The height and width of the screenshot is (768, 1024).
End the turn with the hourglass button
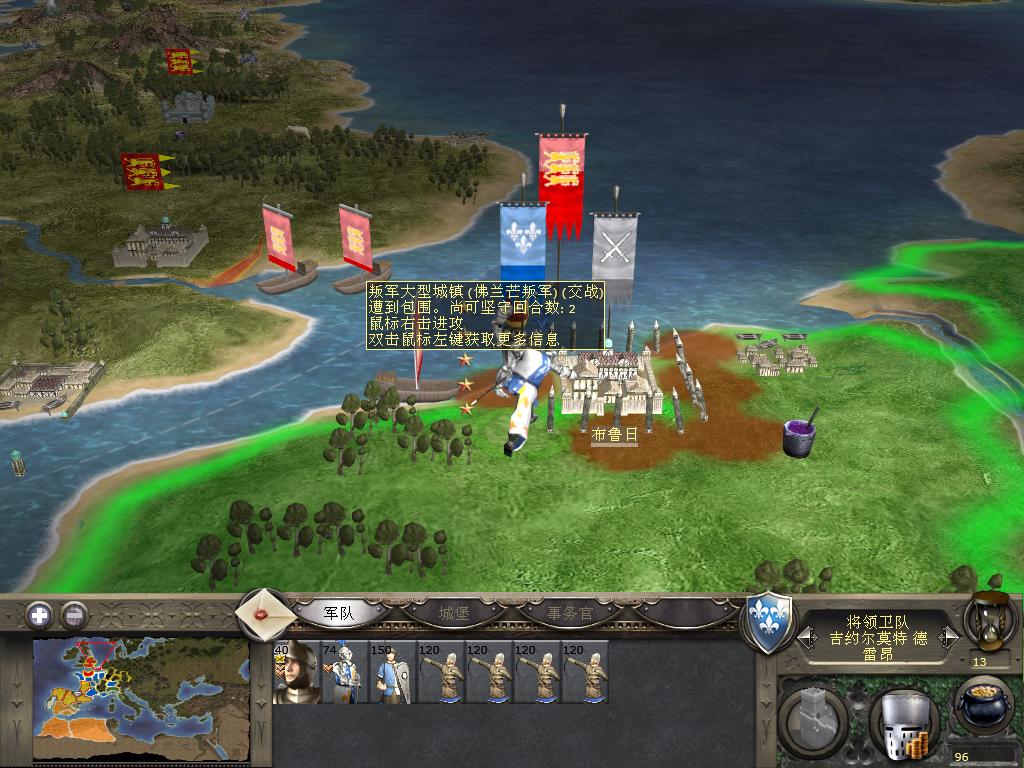990,622
